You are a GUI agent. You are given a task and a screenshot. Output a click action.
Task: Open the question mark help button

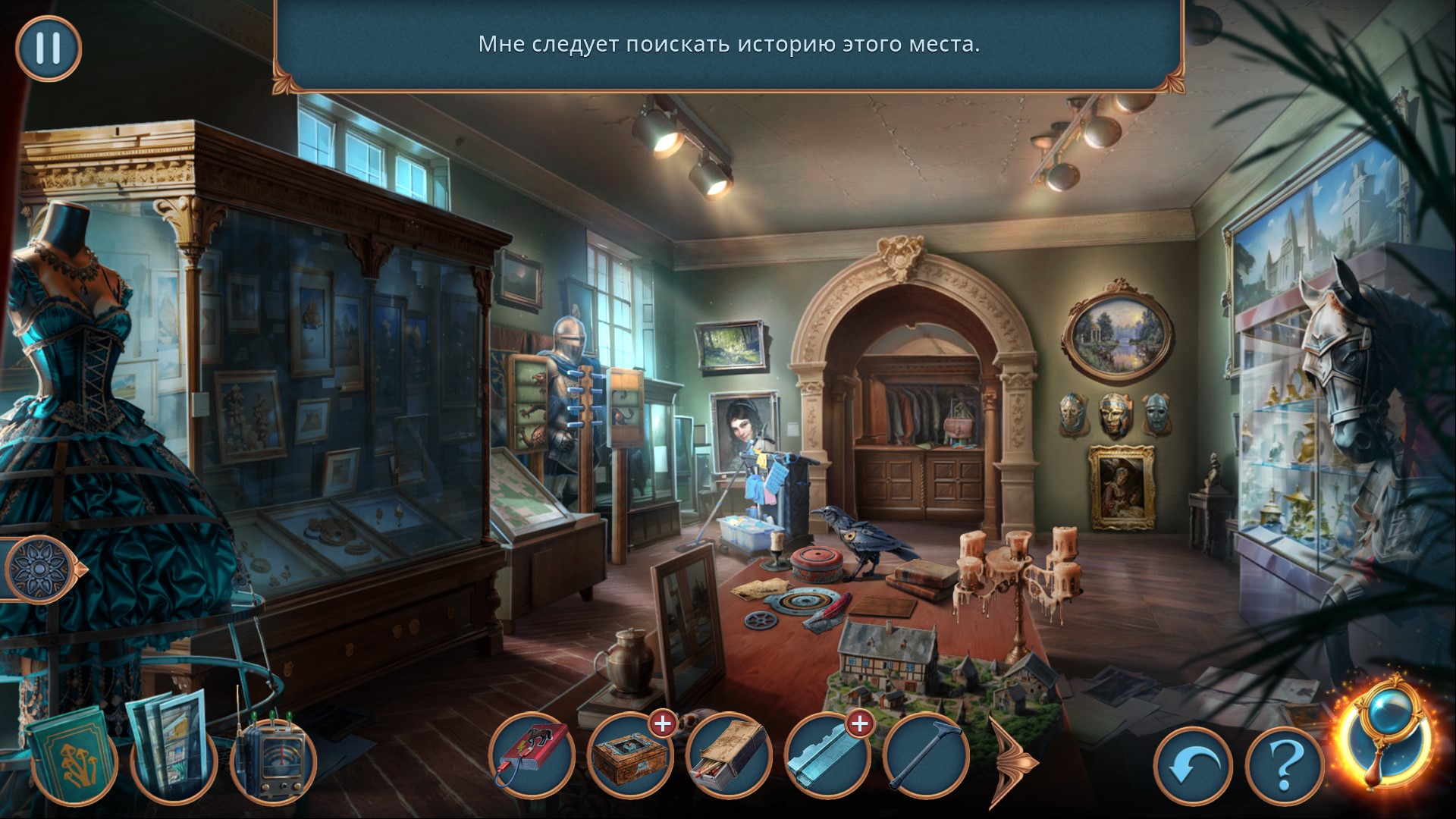pyautogui.click(x=1283, y=769)
